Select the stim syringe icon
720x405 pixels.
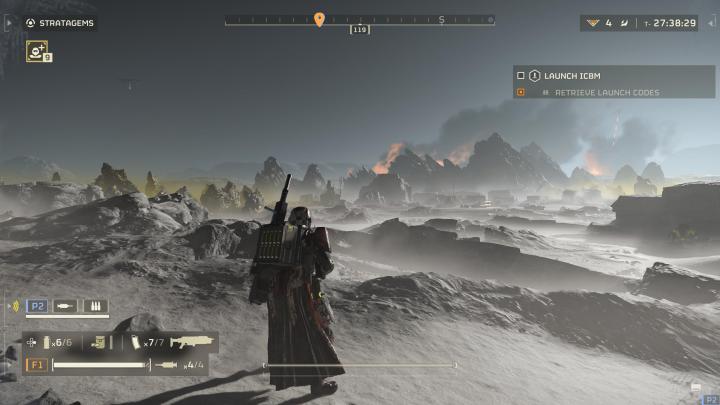tap(165, 365)
